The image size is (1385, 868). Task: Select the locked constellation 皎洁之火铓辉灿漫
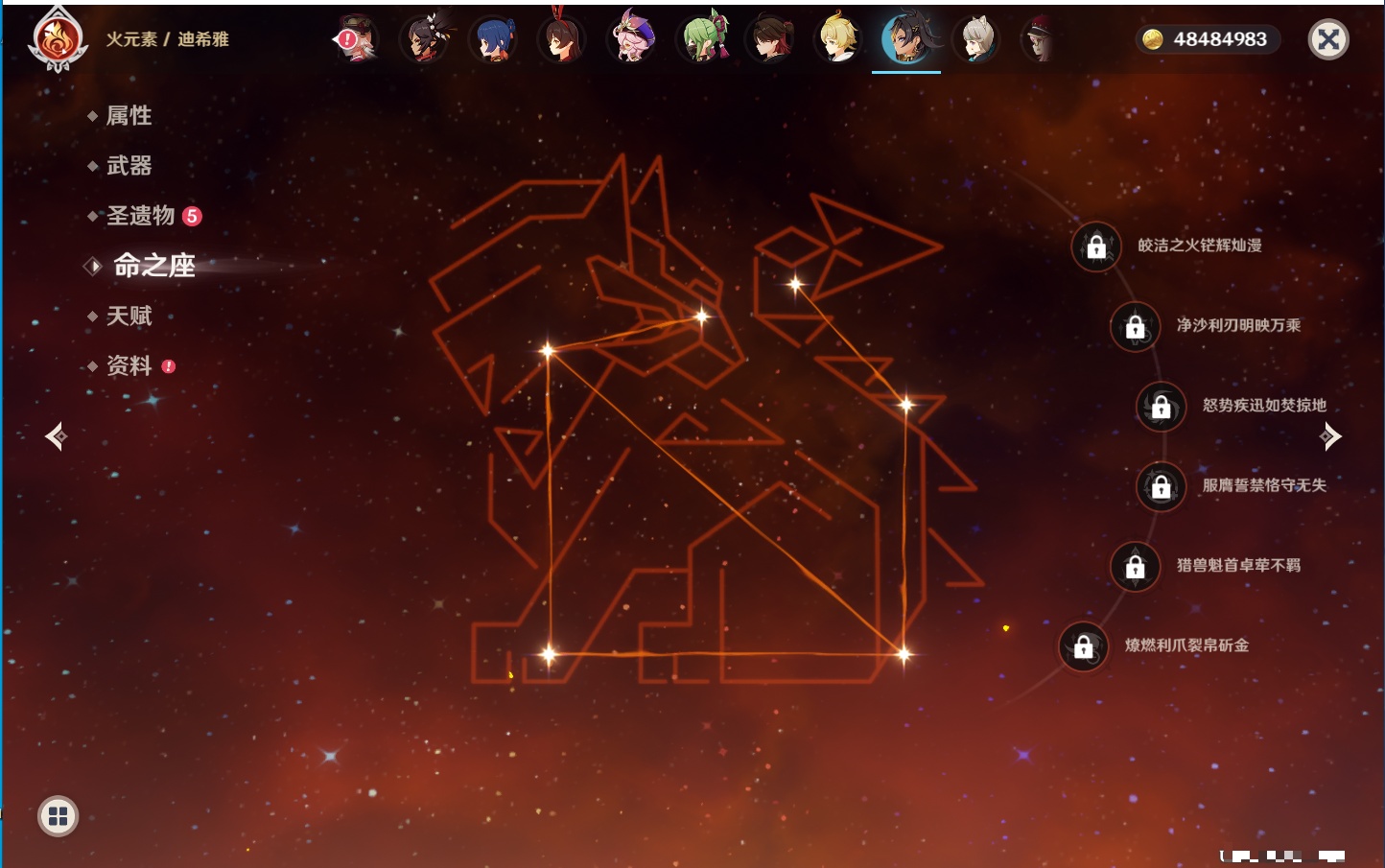pyautogui.click(x=1096, y=246)
